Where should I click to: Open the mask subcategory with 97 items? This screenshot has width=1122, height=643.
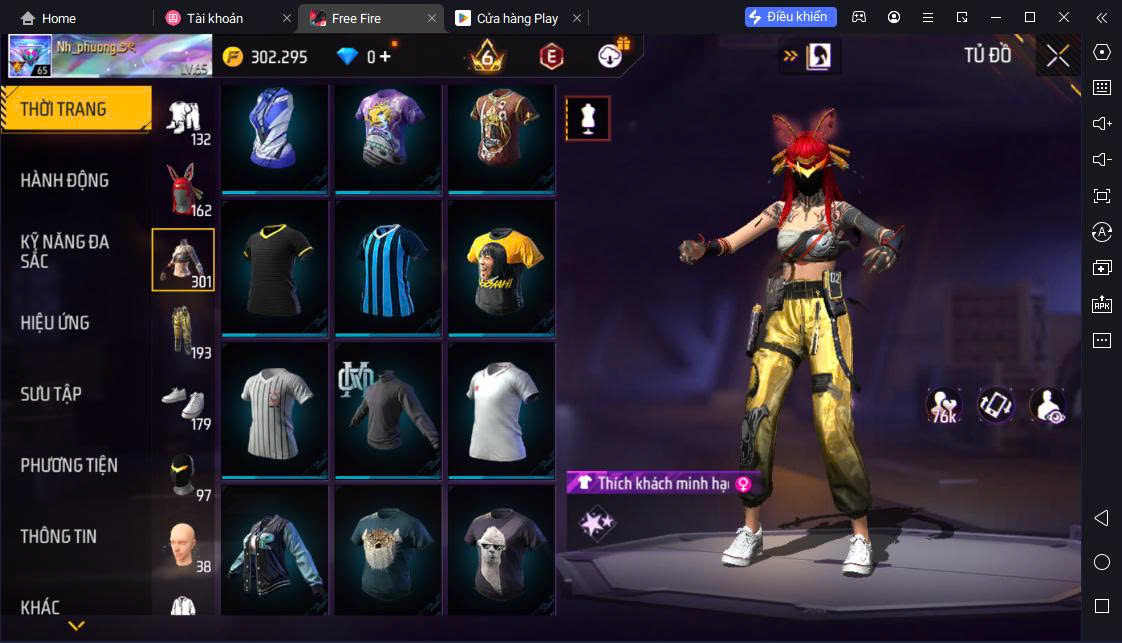pyautogui.click(x=183, y=474)
